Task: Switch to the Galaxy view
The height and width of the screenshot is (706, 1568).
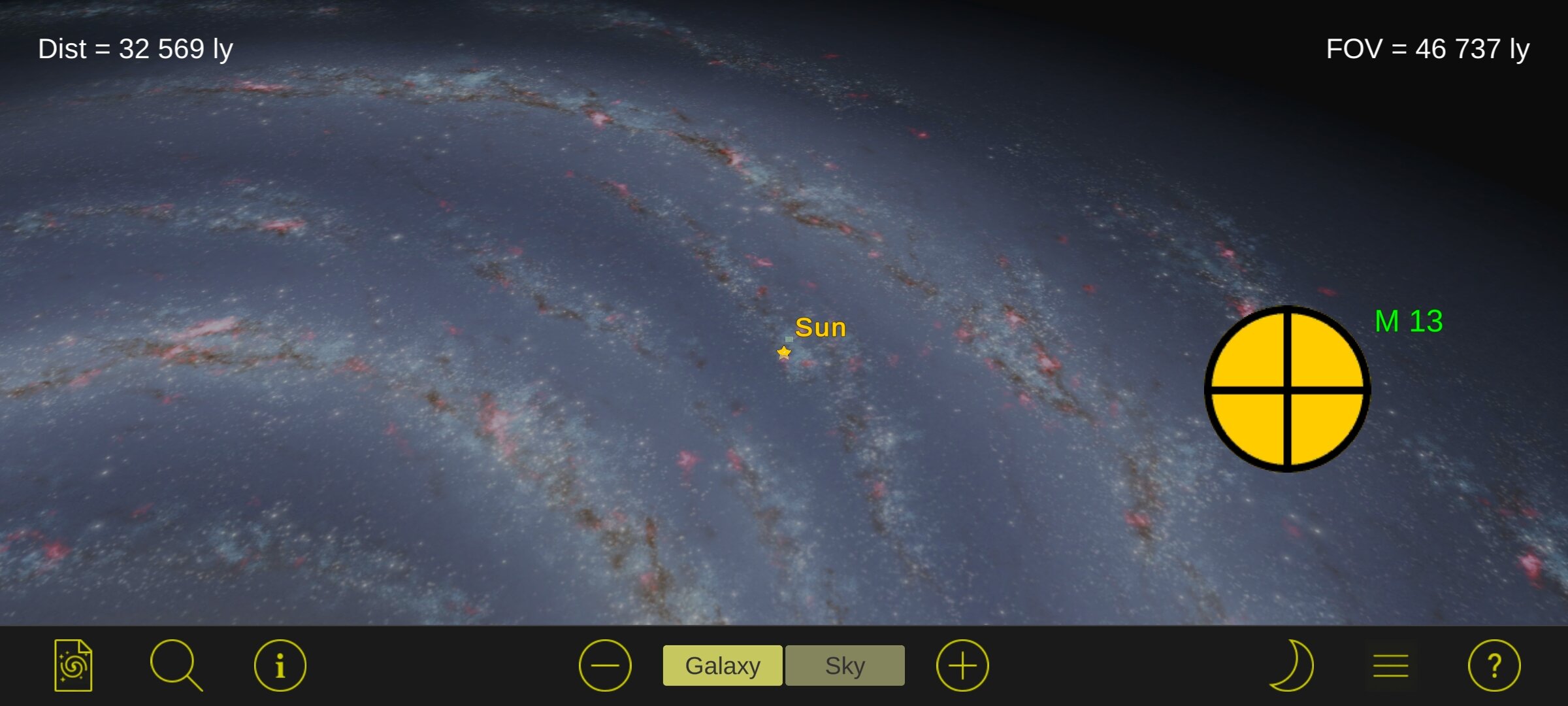Action: (722, 665)
